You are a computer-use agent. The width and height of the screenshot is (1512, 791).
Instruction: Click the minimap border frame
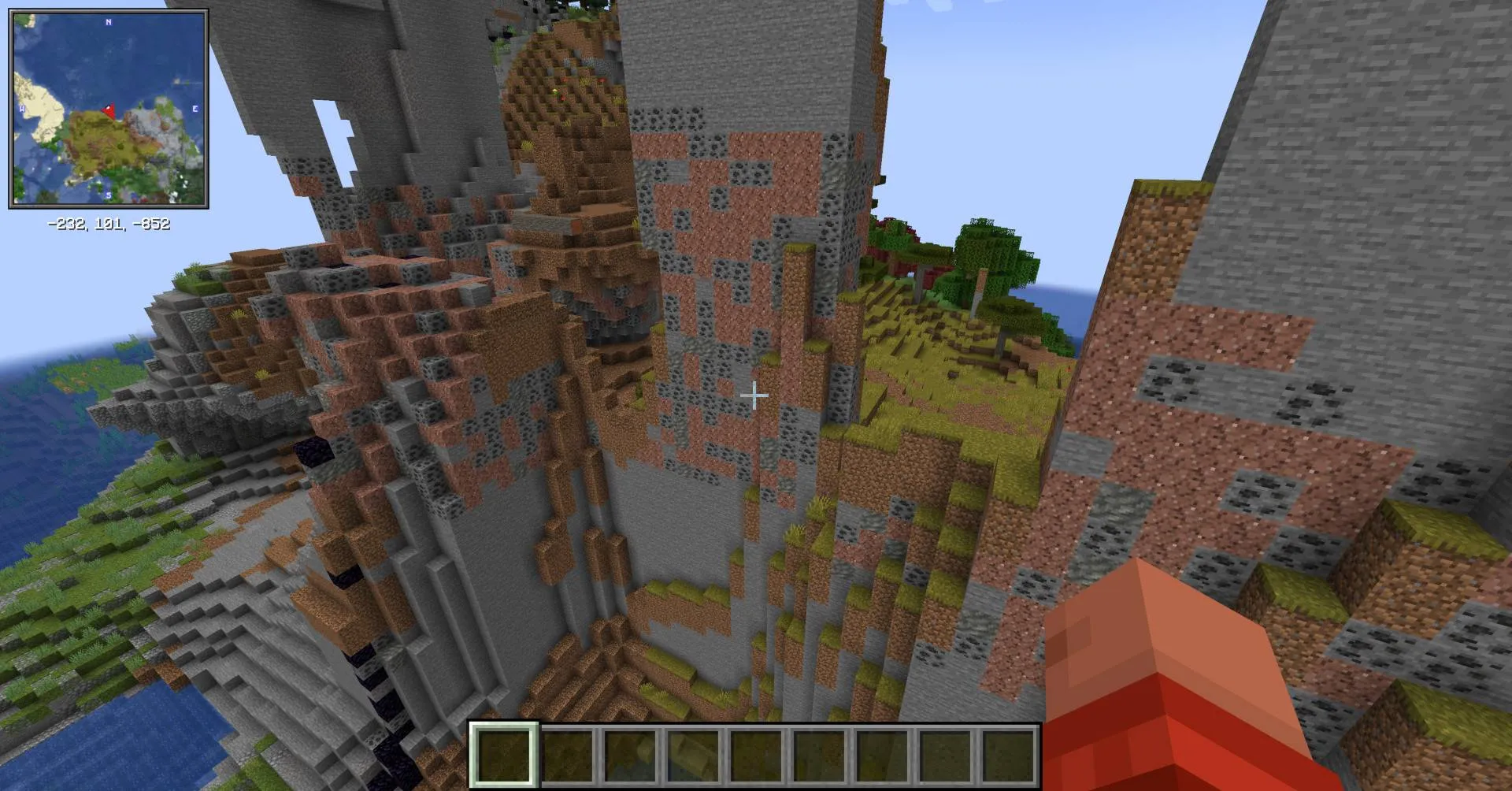click(110, 9)
